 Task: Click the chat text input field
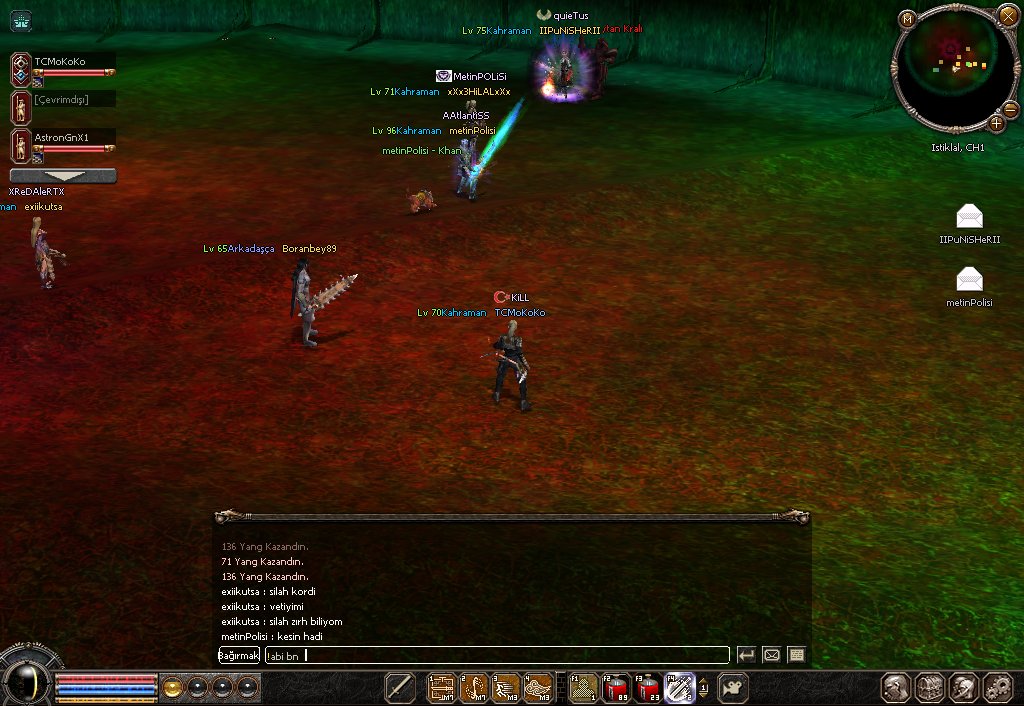(x=497, y=656)
